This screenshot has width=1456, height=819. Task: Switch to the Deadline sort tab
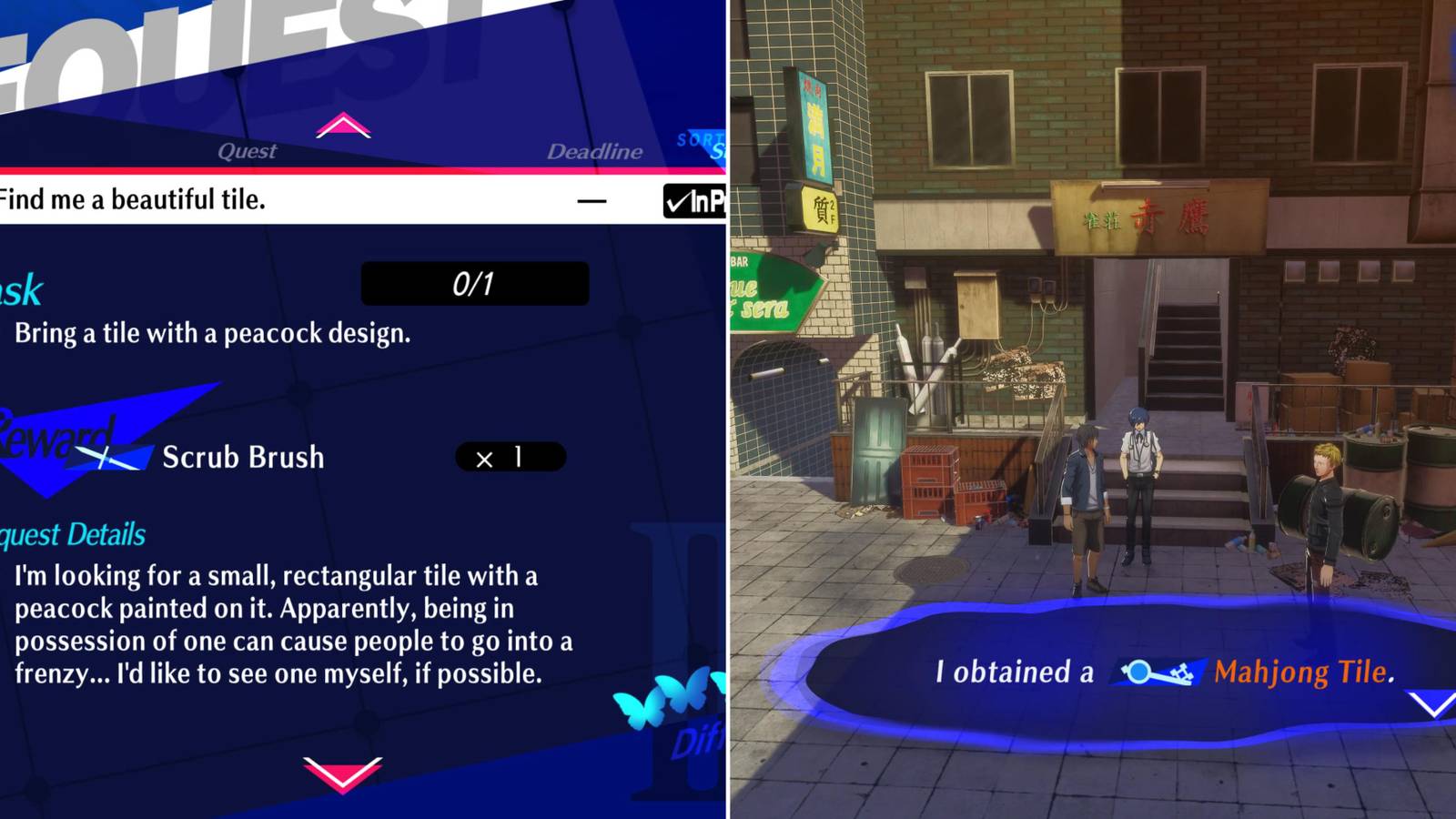[597, 151]
